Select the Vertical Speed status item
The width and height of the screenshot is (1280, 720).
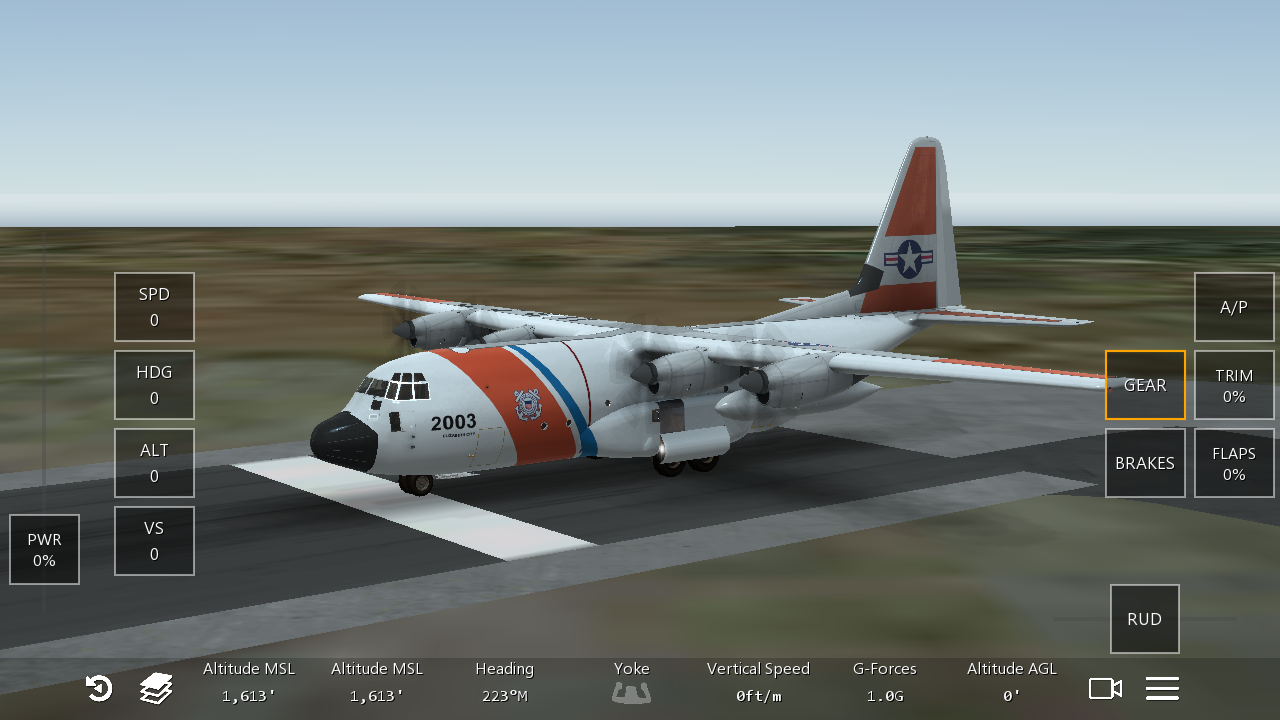tap(758, 682)
